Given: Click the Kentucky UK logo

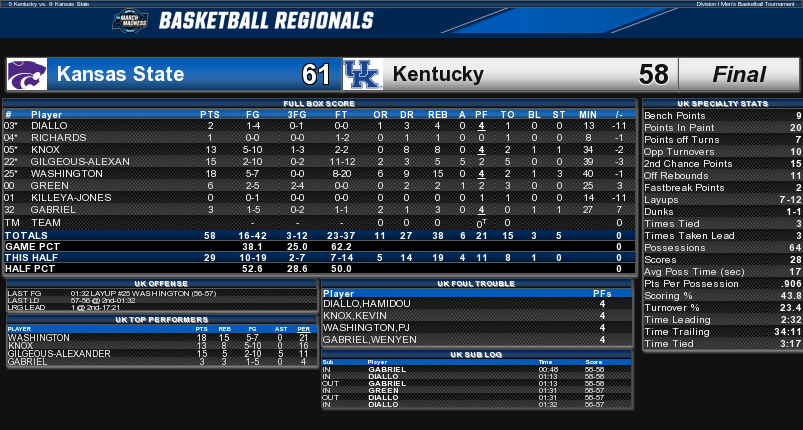Looking at the screenshot, I should (362, 74).
